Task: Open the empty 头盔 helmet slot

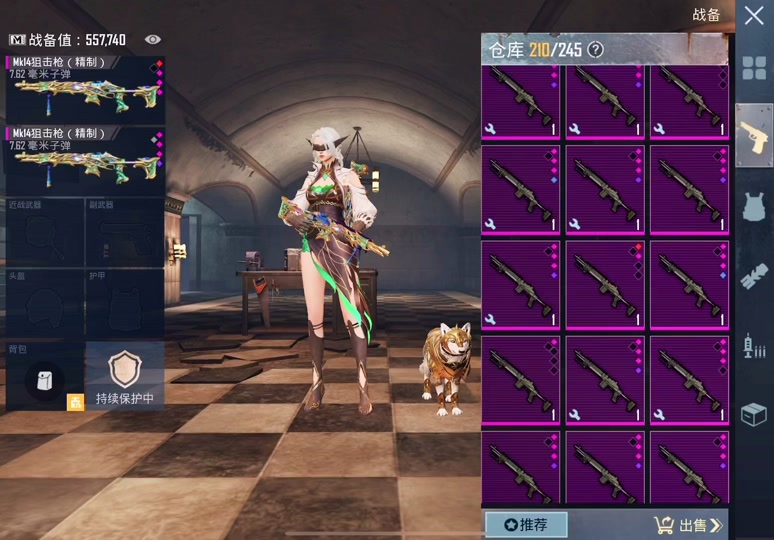Action: click(x=44, y=303)
